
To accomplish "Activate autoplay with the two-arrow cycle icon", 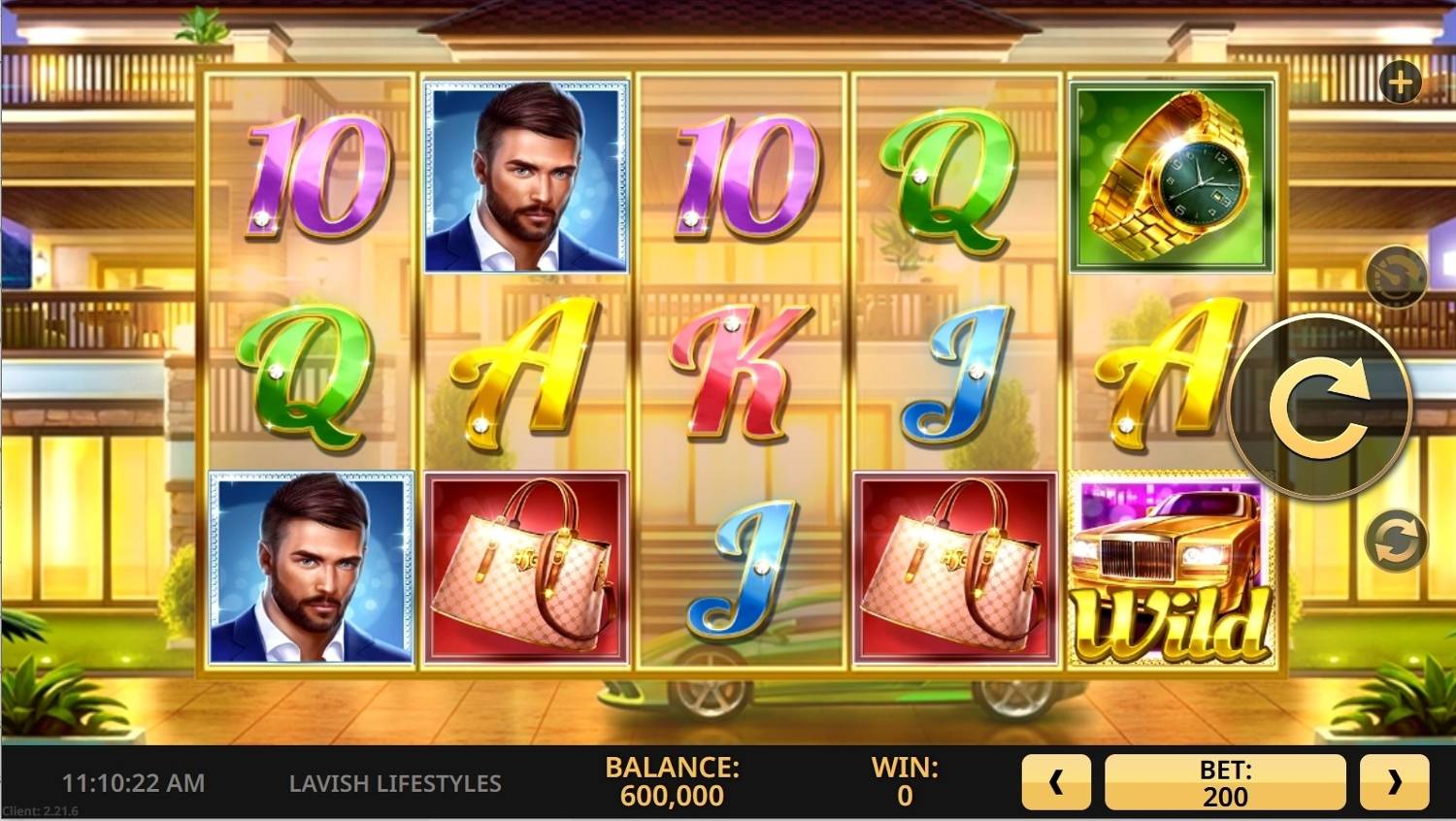I will click(x=1396, y=541).
